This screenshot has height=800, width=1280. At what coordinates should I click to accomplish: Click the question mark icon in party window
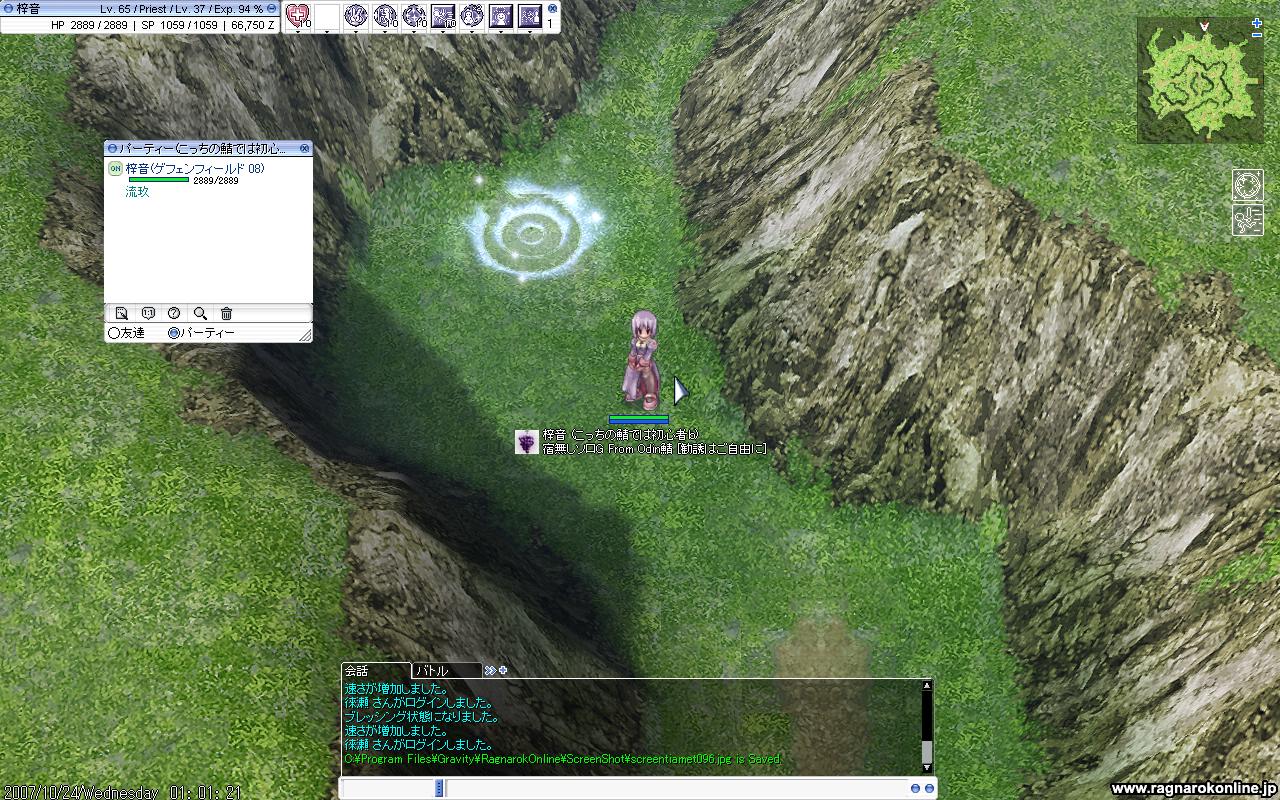pyautogui.click(x=174, y=313)
